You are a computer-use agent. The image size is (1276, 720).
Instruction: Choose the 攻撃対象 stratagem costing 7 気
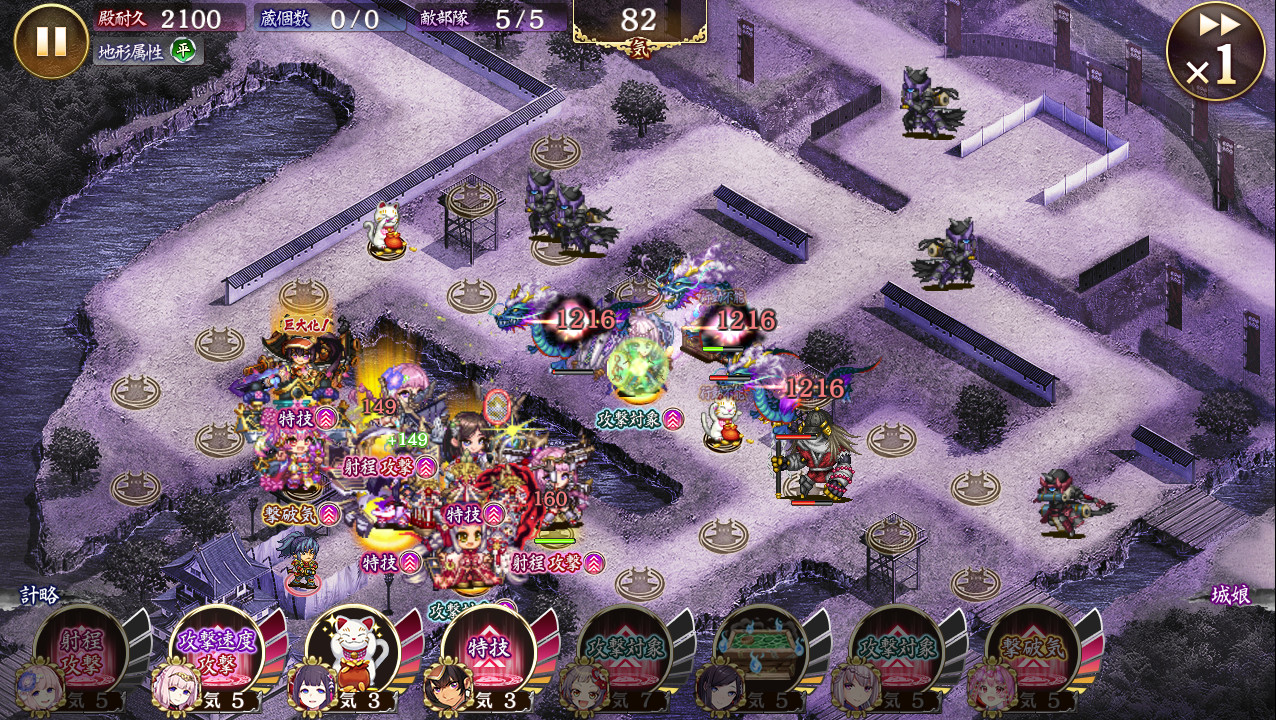[625, 651]
